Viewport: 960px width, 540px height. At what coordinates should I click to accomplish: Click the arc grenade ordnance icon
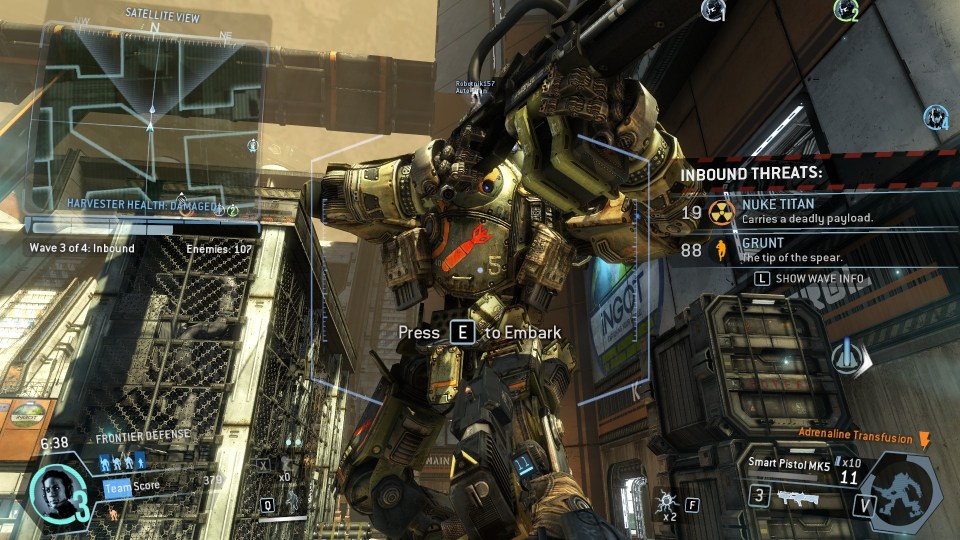[x=665, y=499]
